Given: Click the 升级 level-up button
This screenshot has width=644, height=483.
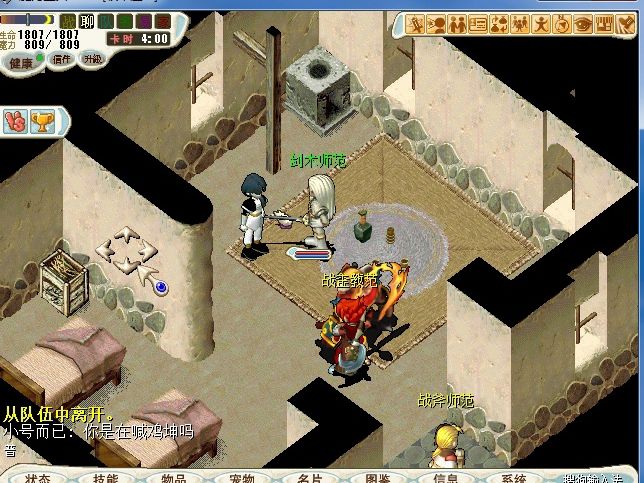Looking at the screenshot, I should (x=92, y=58).
